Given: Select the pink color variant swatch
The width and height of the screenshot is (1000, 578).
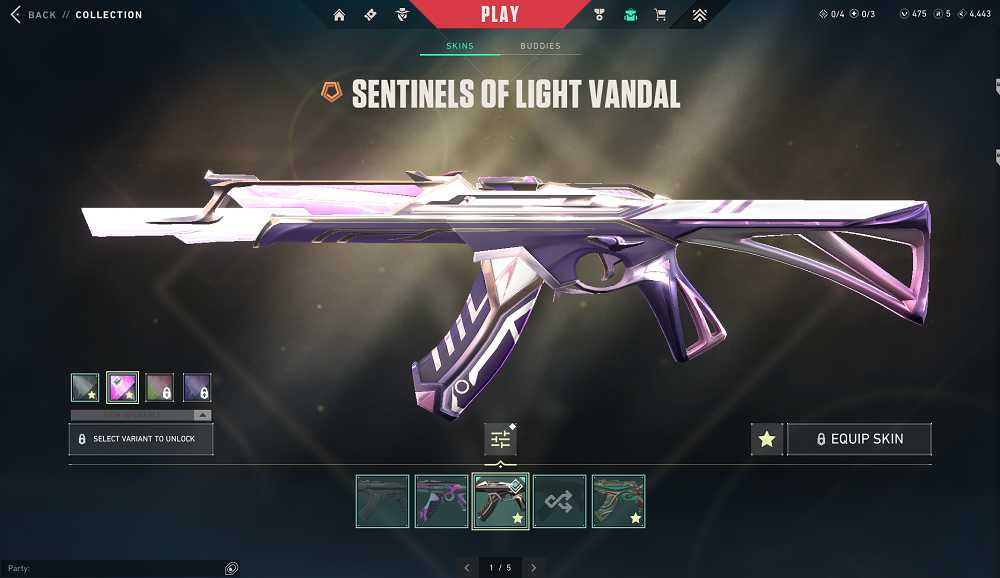Looking at the screenshot, I should pos(122,387).
